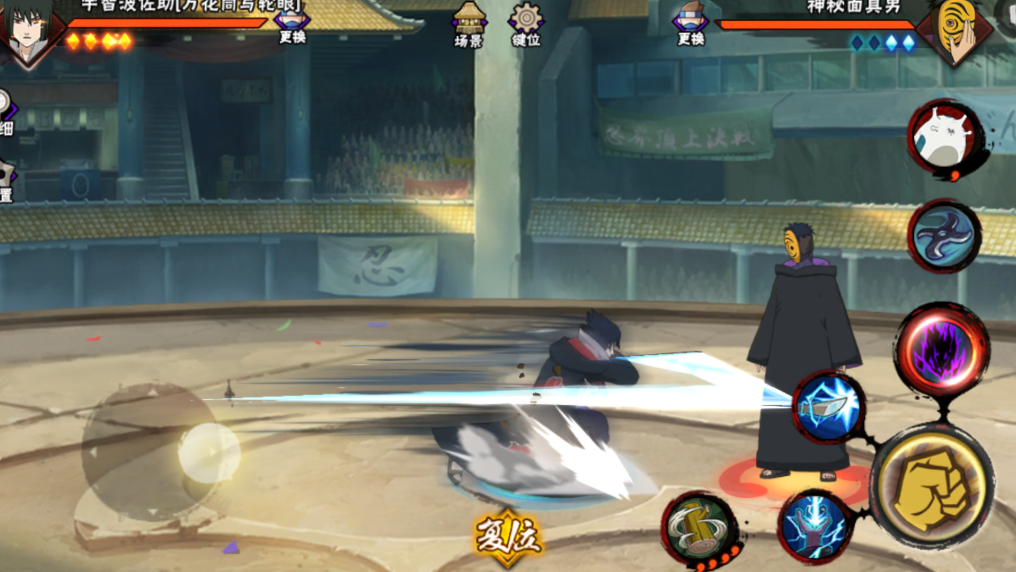The height and width of the screenshot is (572, 1016).
Task: Summon the white creature assist
Action: (944, 138)
